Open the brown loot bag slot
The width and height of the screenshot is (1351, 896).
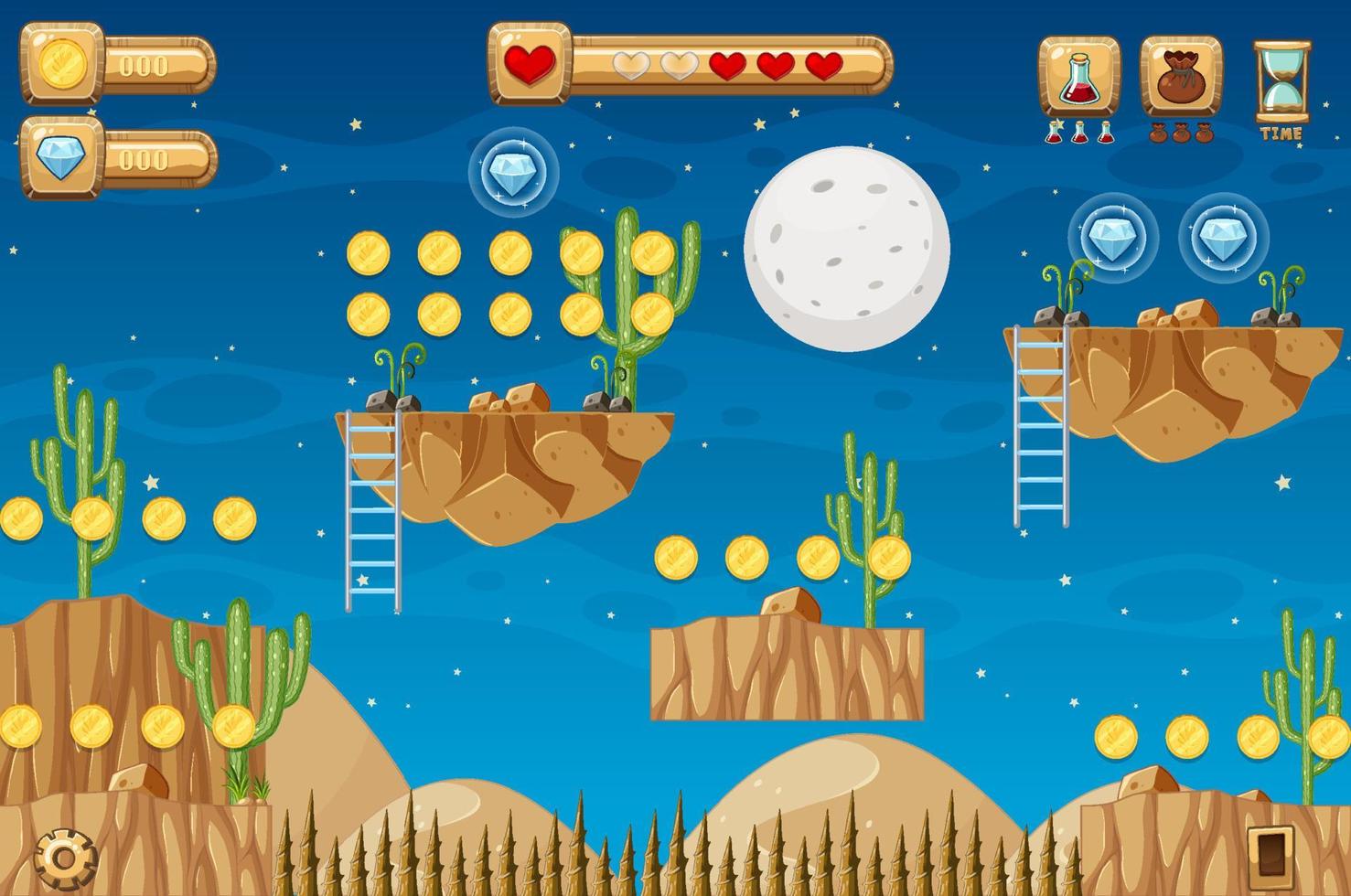click(1181, 77)
